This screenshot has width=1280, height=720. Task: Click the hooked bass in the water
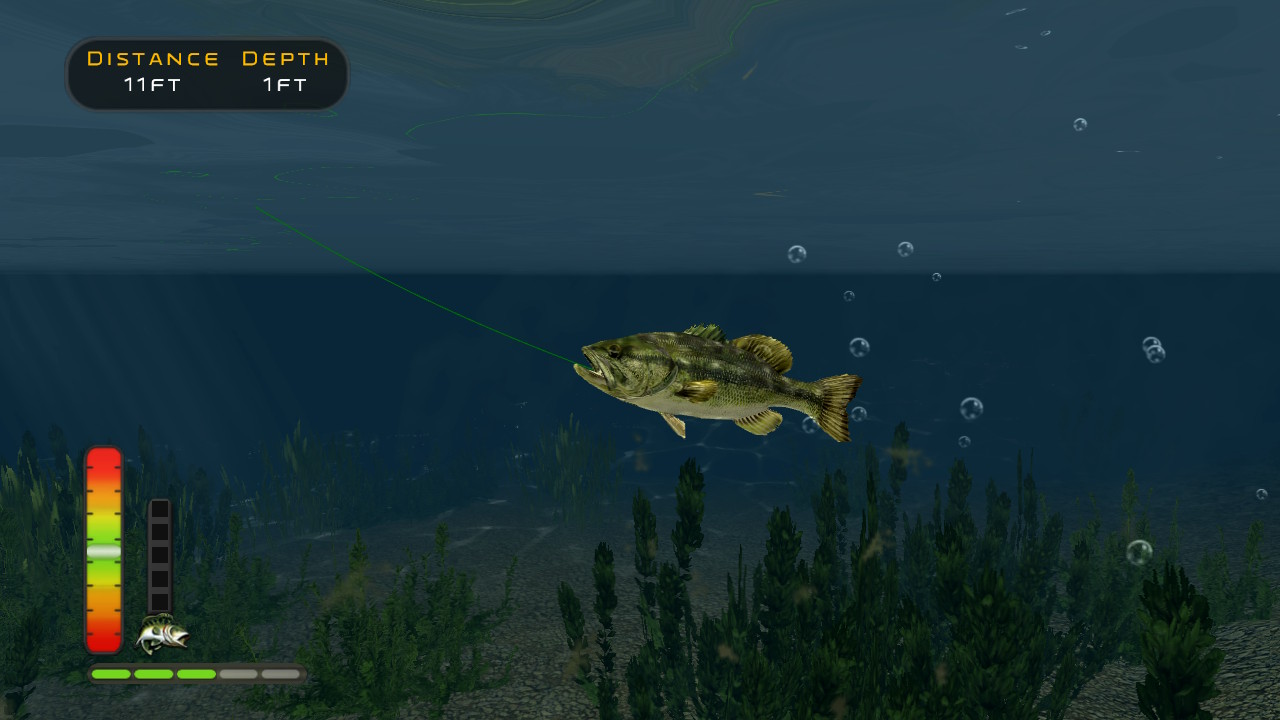point(710,380)
